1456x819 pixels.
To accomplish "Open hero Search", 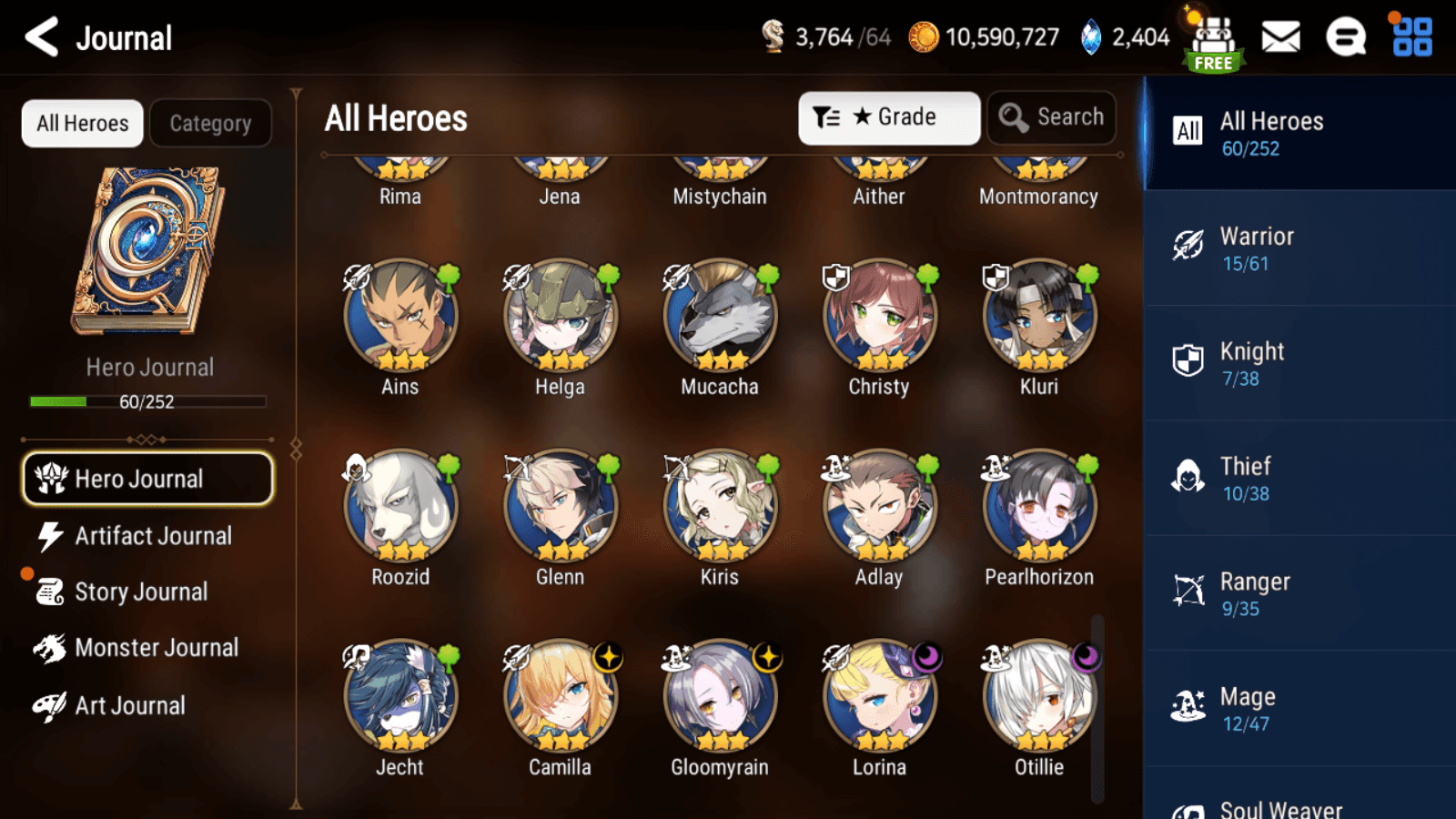I will pyautogui.click(x=1051, y=116).
